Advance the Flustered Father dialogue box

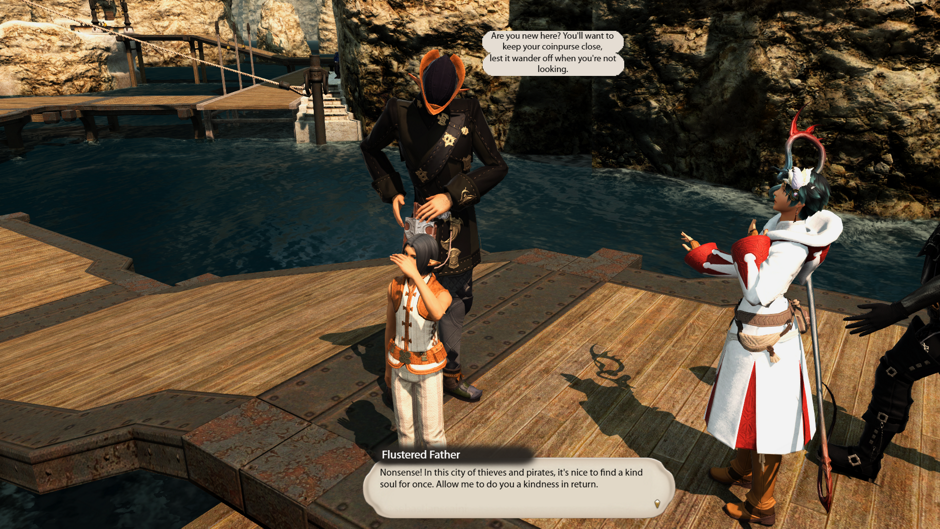(517, 485)
